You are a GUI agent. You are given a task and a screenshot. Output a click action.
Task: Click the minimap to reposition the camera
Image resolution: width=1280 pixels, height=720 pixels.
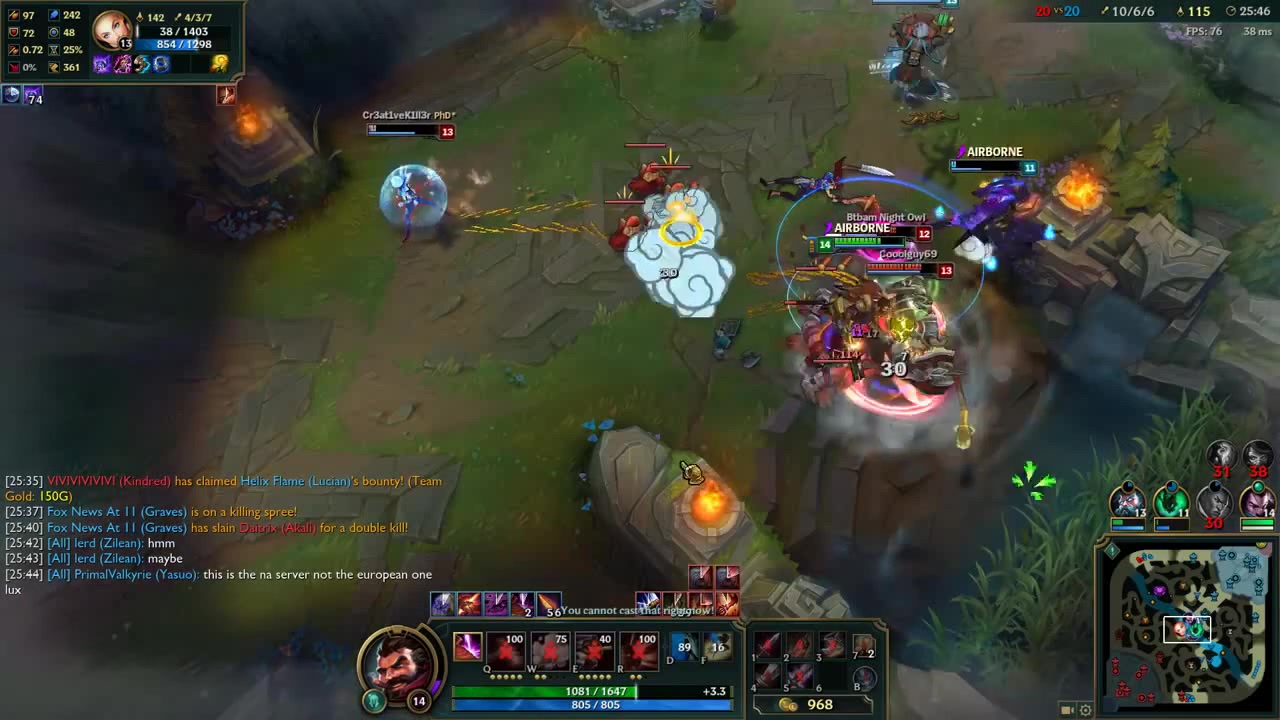[x=1190, y=630]
